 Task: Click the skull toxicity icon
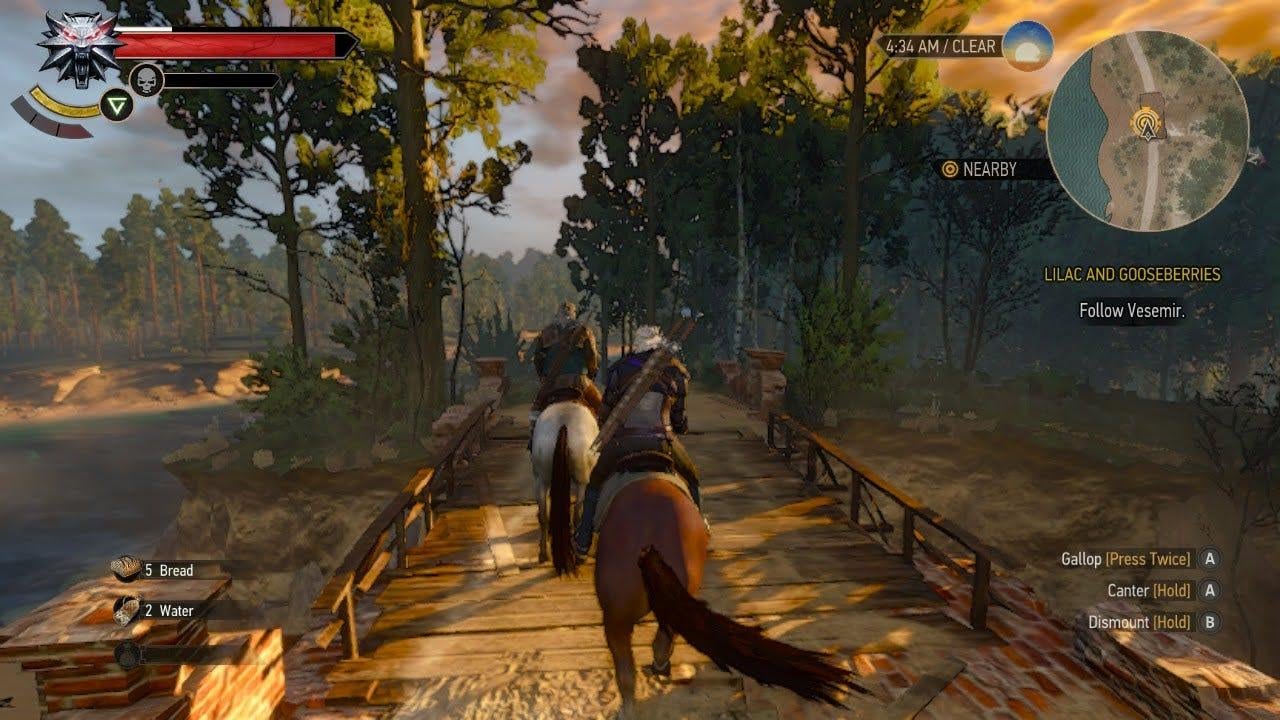click(146, 79)
